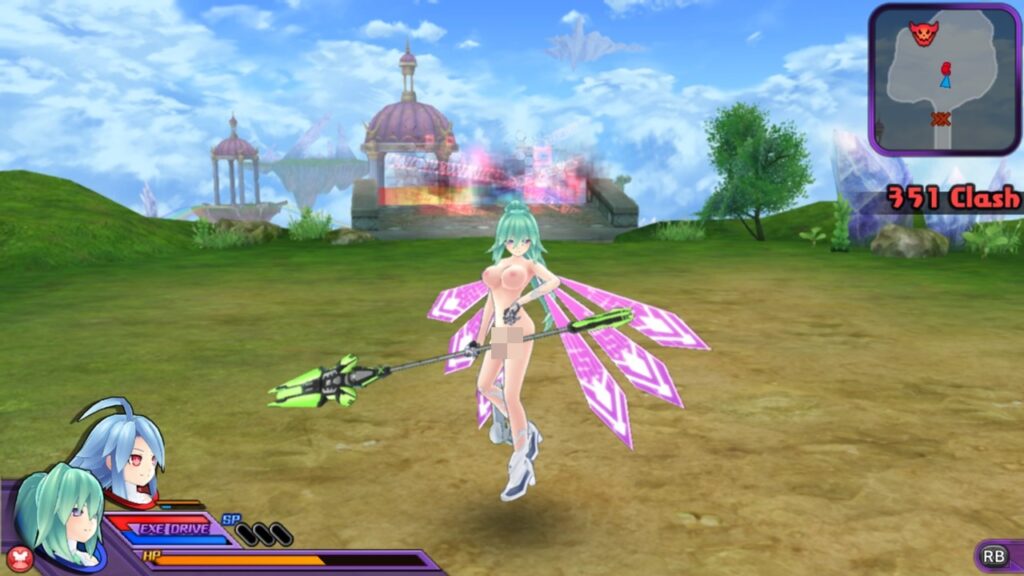
Task: Click the minimap in the corner
Action: pyautogui.click(x=943, y=79)
